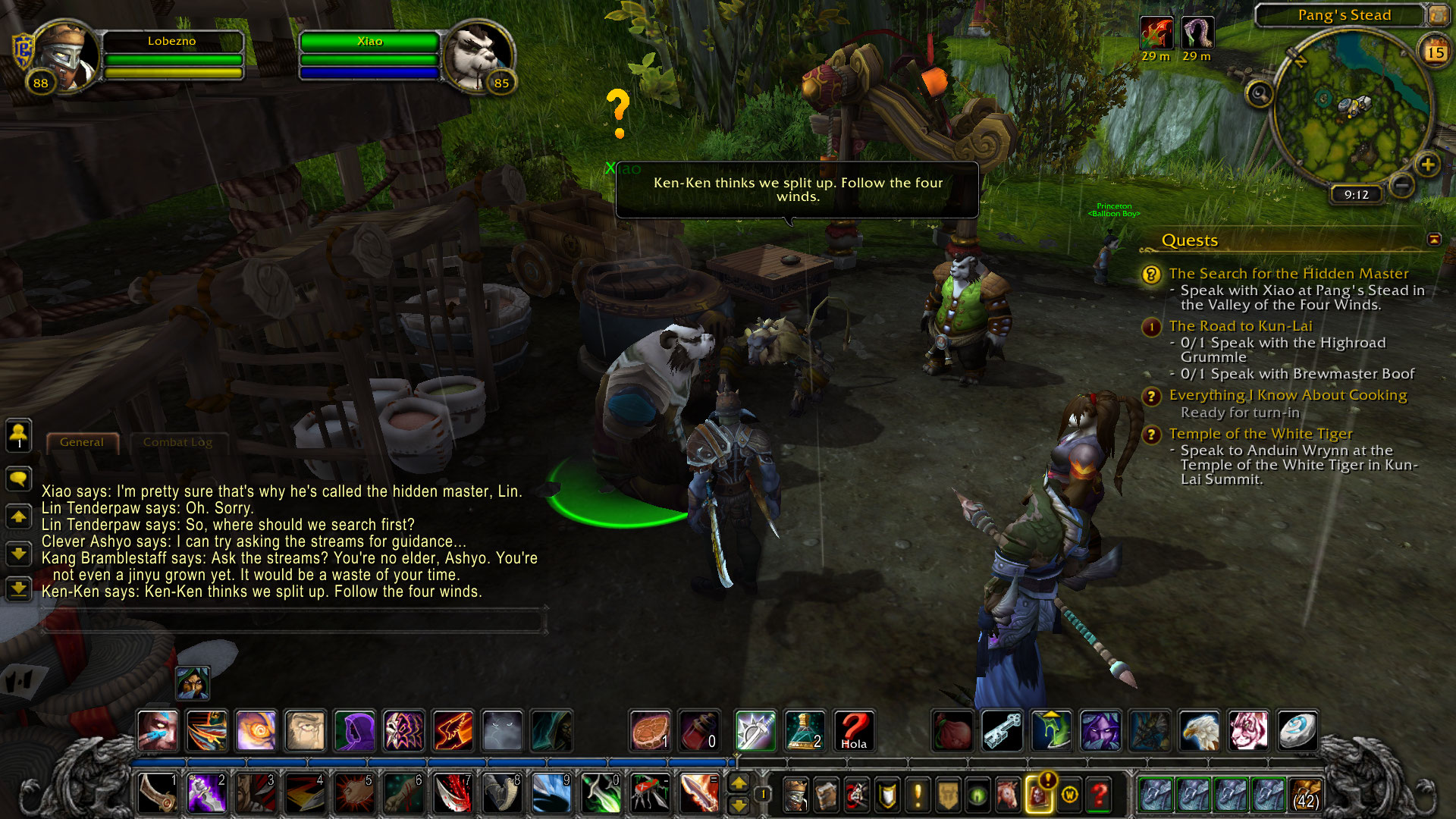Zoom in the minimap with the plus button
Screen dimensions: 1456x819
tap(1428, 165)
